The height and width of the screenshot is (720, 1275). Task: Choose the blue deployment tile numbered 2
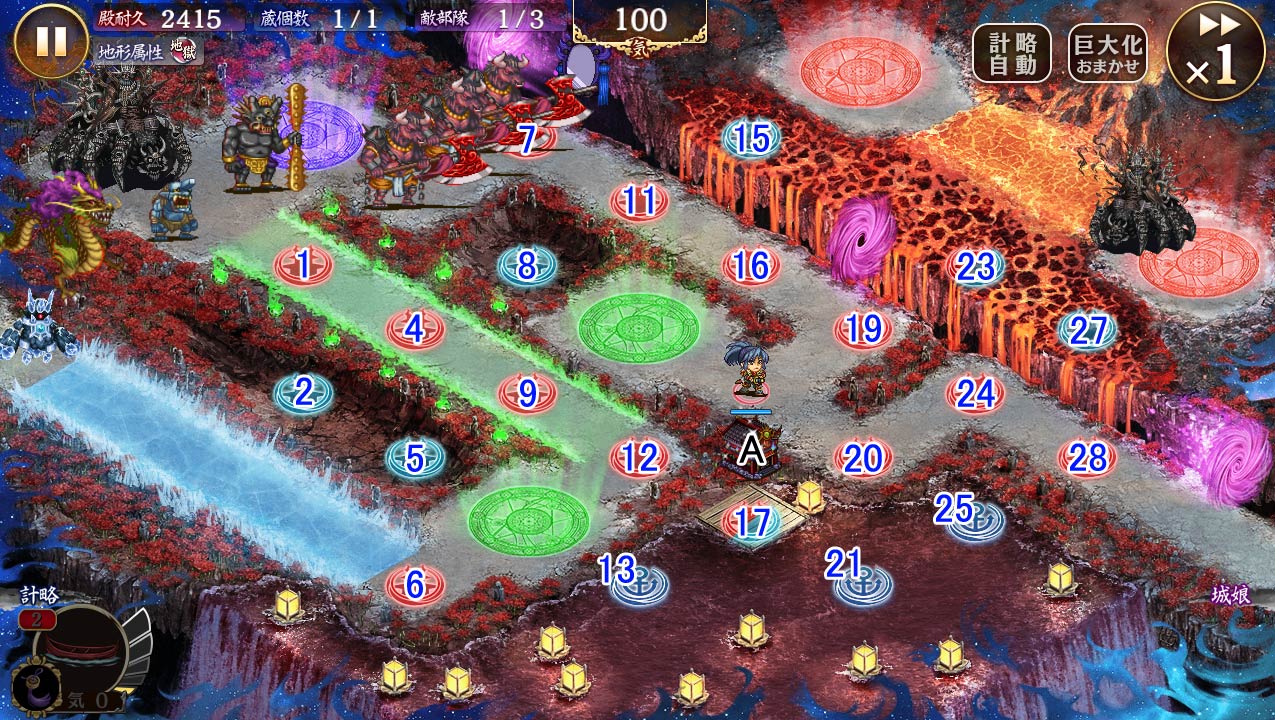(303, 393)
